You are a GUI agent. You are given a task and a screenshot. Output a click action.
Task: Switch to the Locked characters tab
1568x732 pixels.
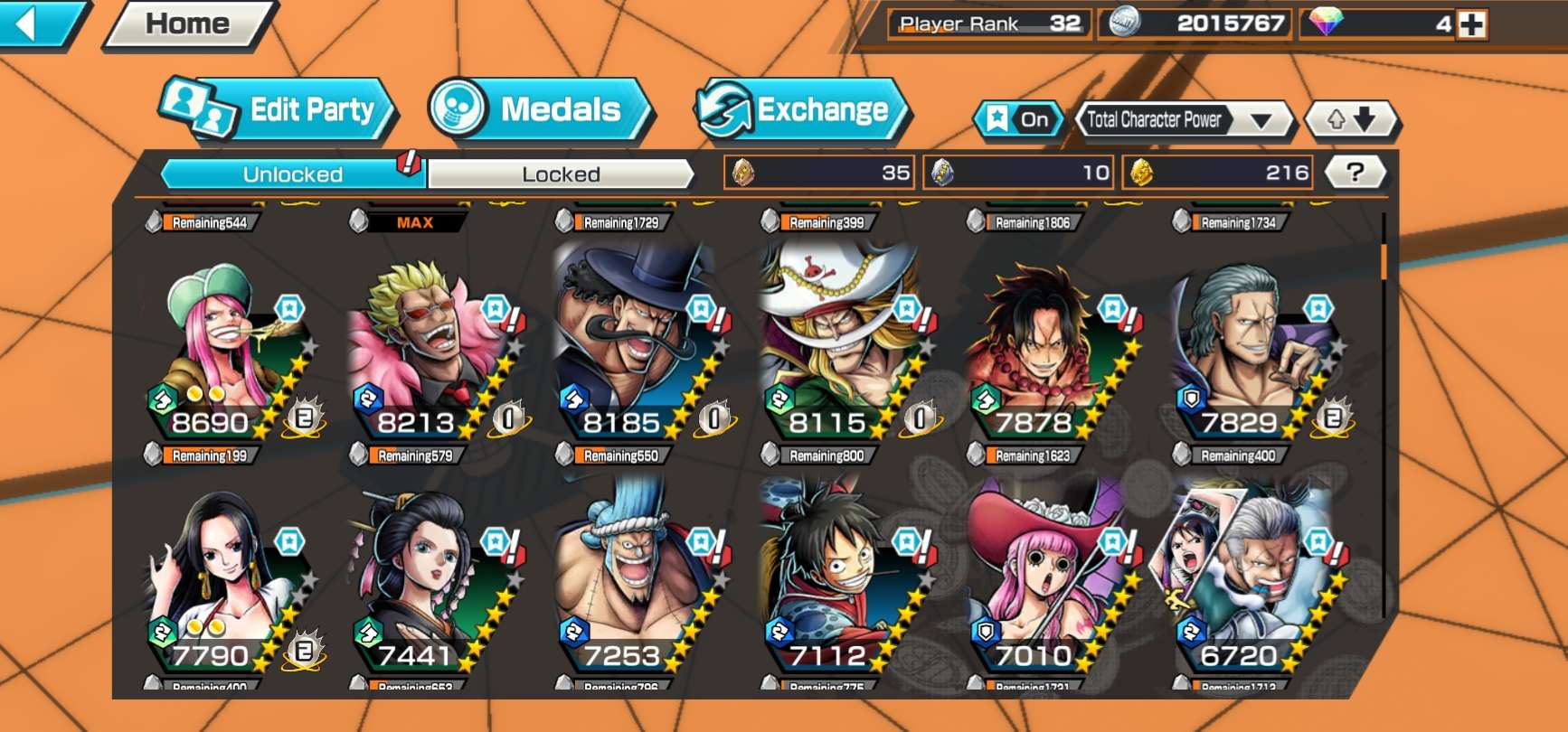[x=561, y=174]
